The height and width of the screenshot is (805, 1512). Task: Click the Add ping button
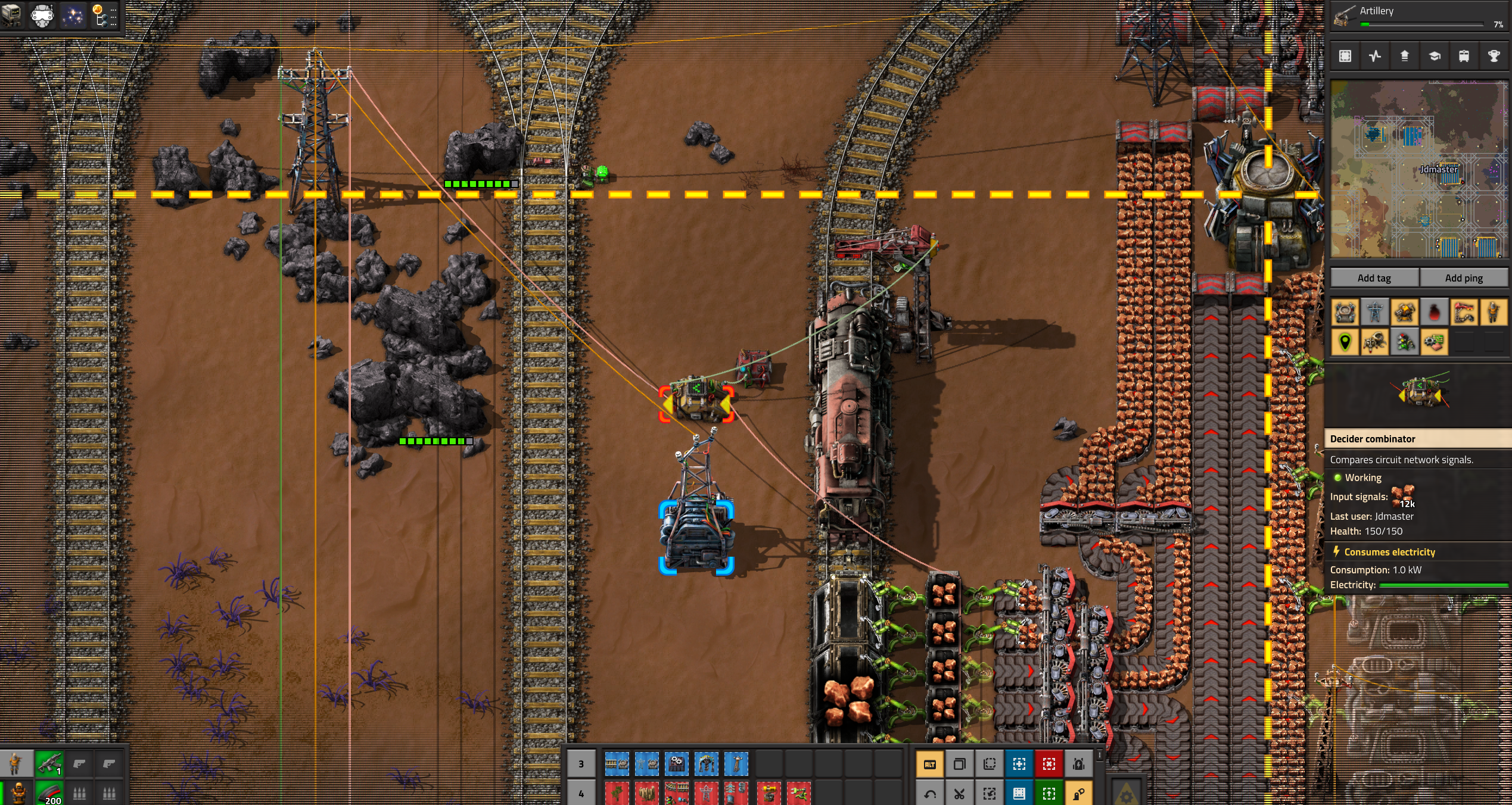[x=1463, y=278]
